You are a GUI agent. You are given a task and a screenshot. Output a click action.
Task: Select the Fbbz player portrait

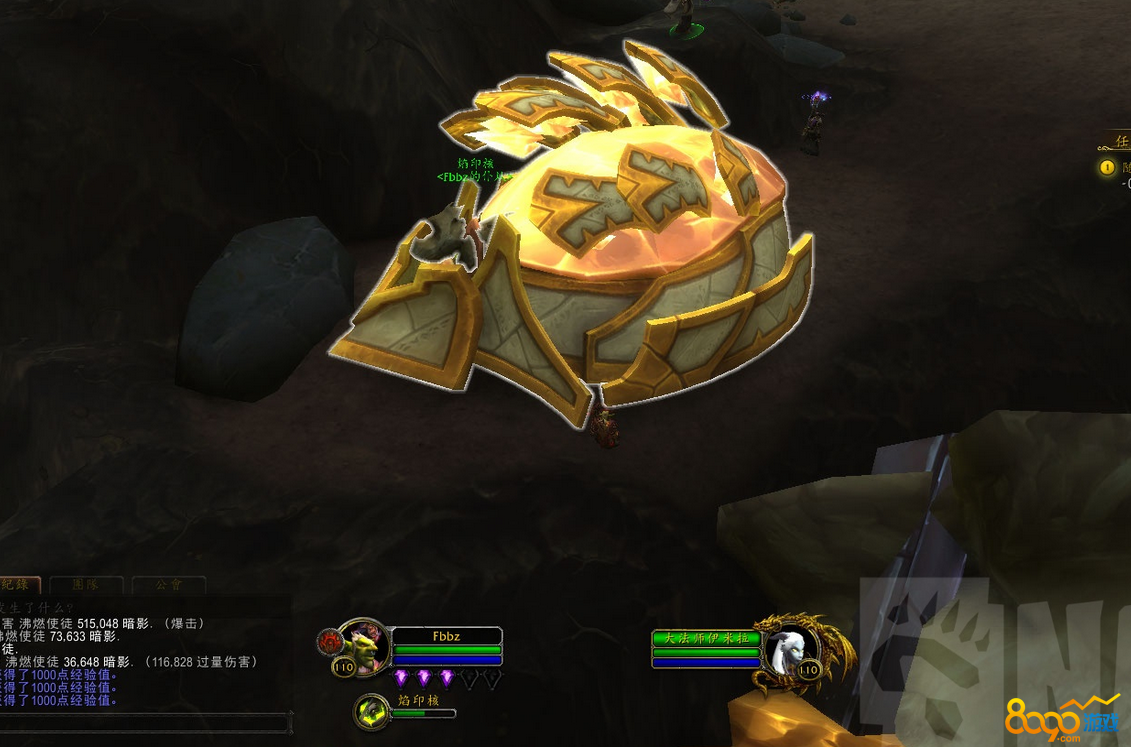(x=364, y=645)
